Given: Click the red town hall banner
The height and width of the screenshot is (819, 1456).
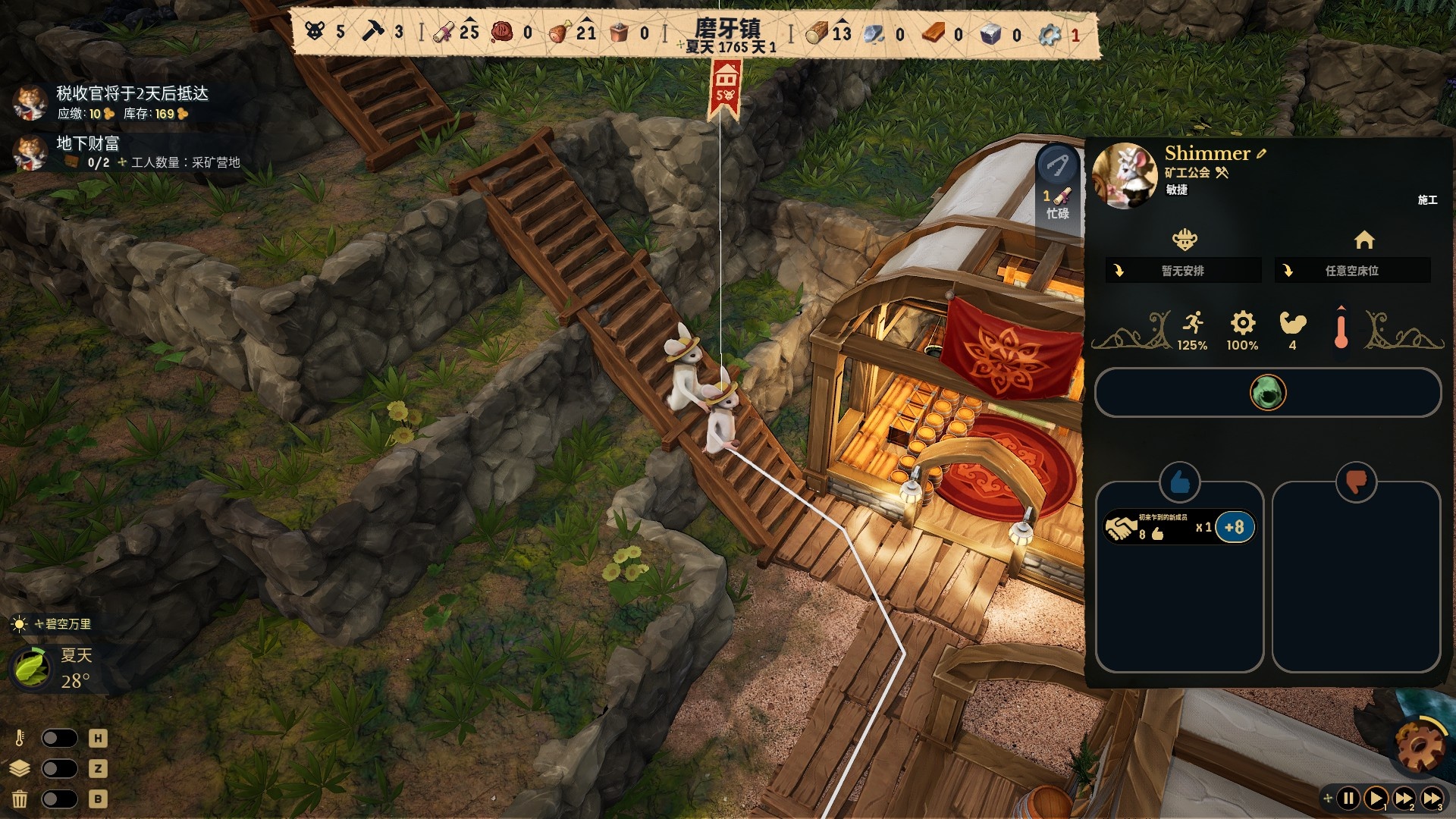Looking at the screenshot, I should [x=726, y=89].
